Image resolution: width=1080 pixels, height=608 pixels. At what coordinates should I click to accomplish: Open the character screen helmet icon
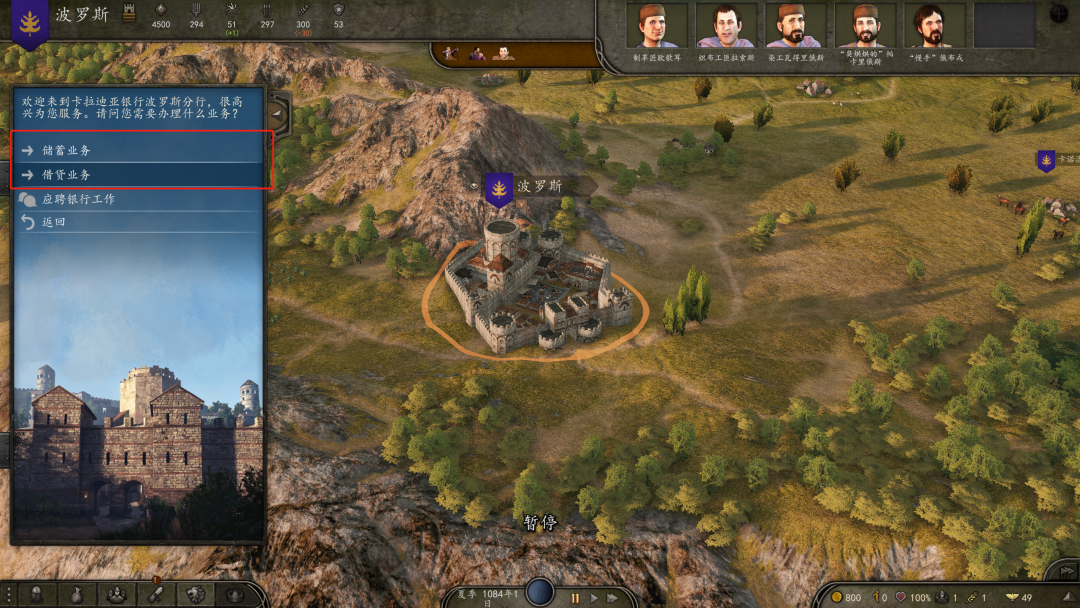point(36,595)
